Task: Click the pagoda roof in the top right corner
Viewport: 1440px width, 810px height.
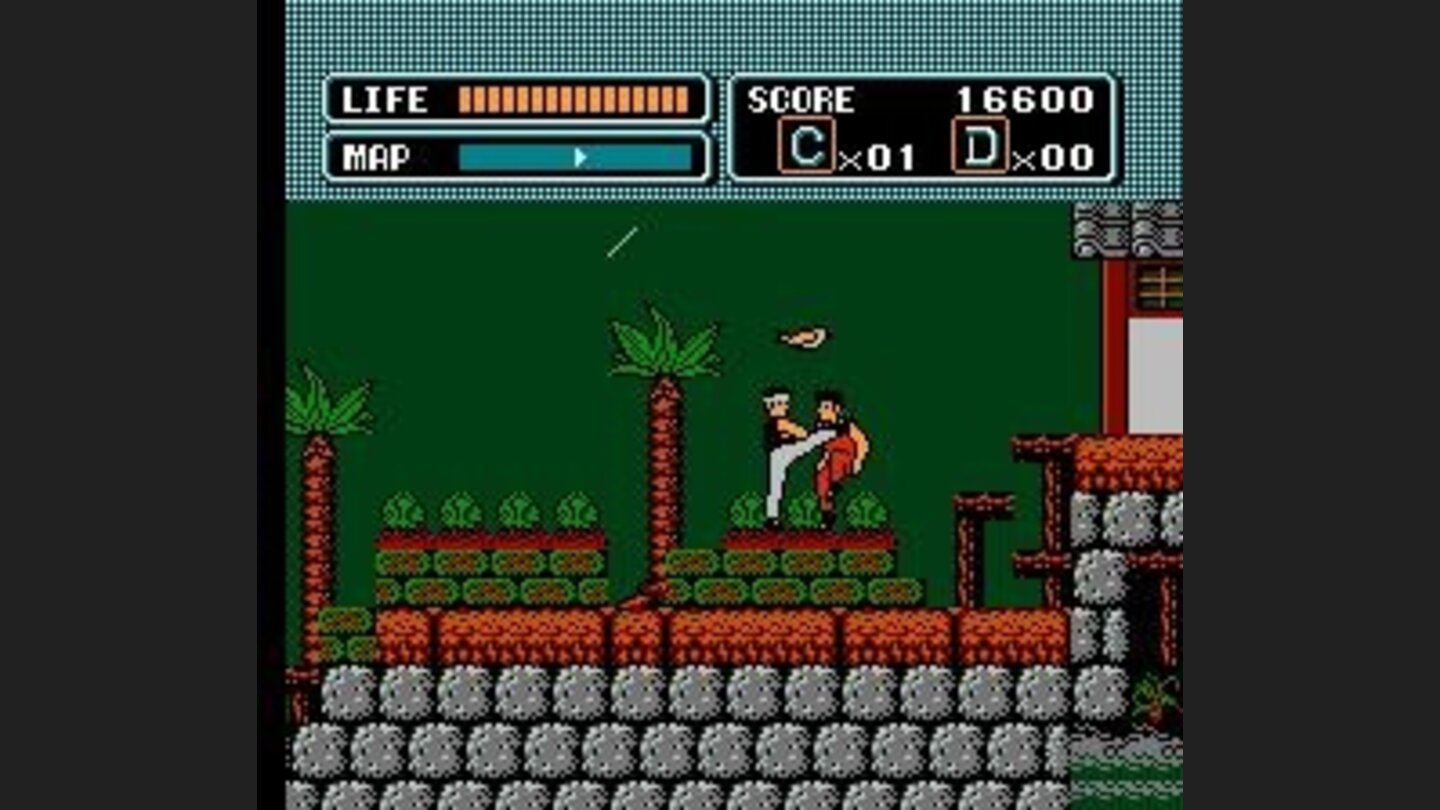Action: (1130, 230)
